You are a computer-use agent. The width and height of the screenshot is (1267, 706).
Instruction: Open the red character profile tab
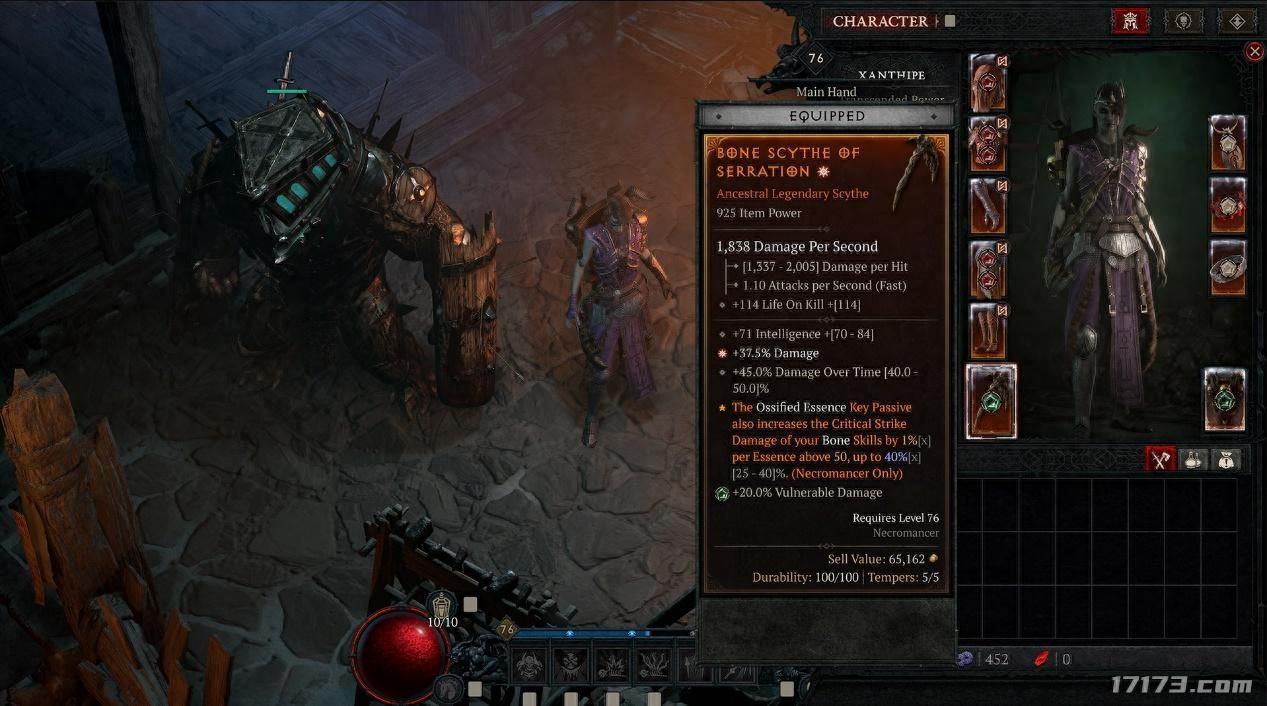(1130, 21)
